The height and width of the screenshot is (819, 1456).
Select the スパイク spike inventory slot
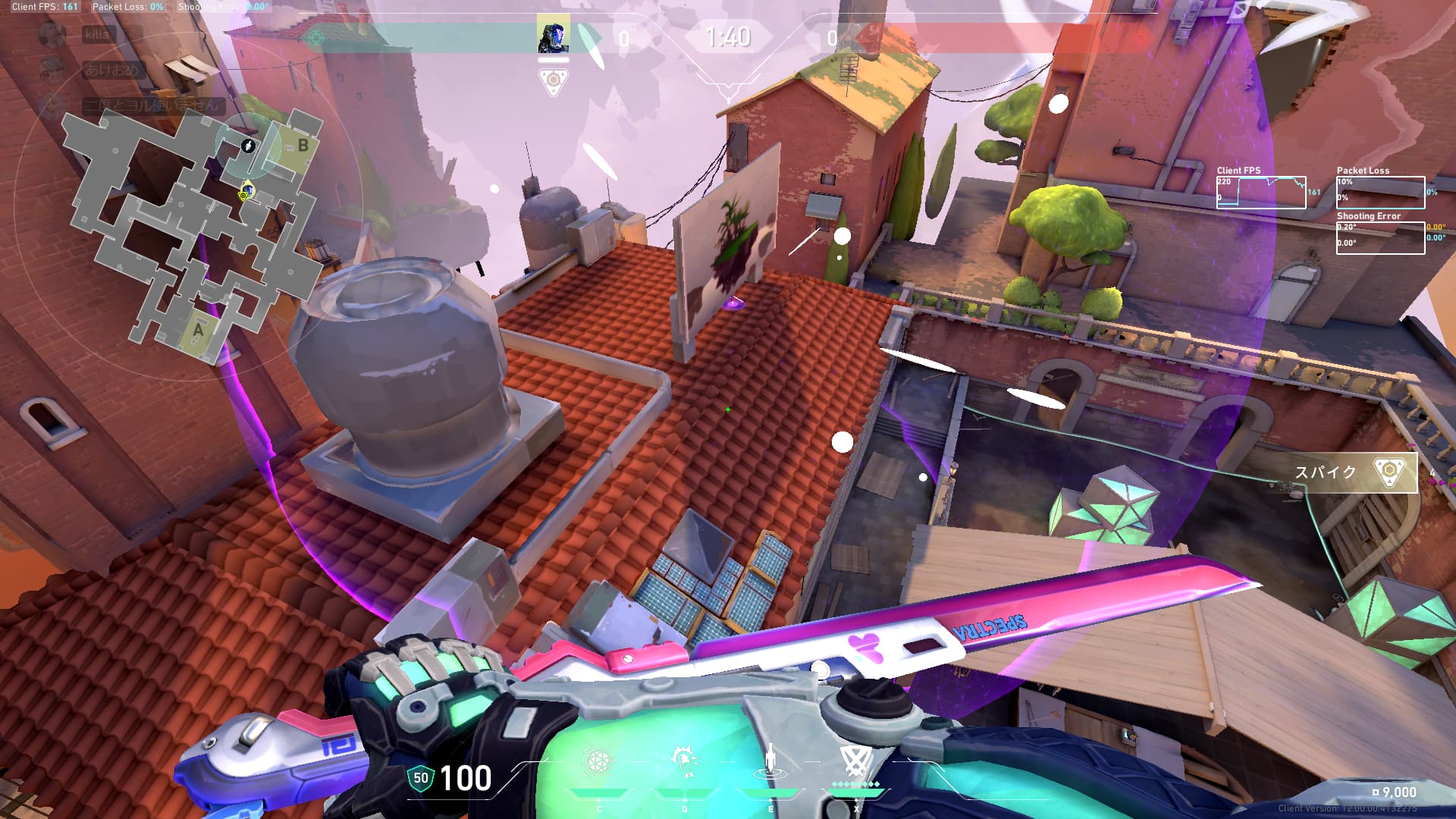[x=1355, y=472]
